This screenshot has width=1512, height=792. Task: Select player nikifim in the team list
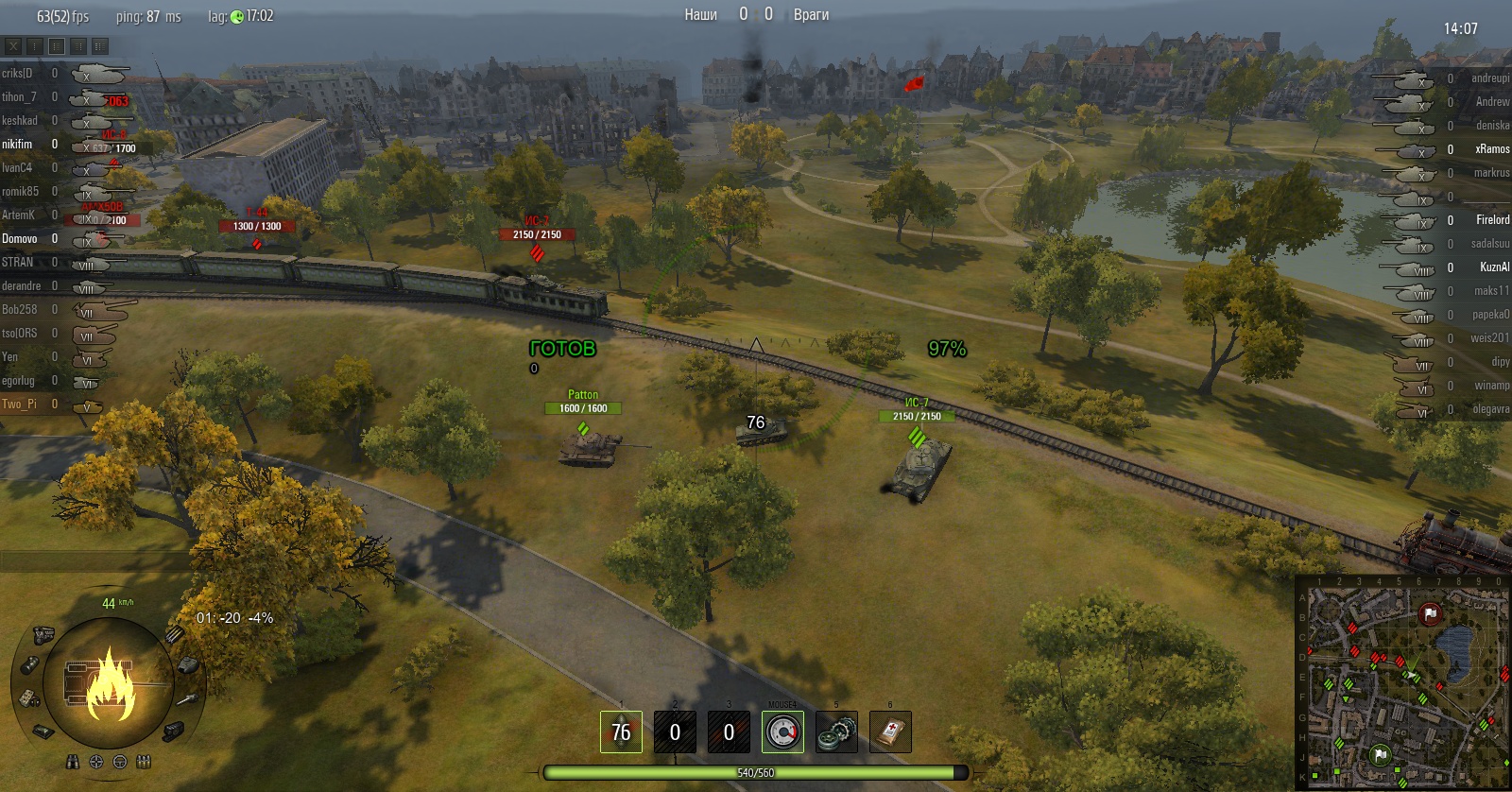[x=17, y=145]
